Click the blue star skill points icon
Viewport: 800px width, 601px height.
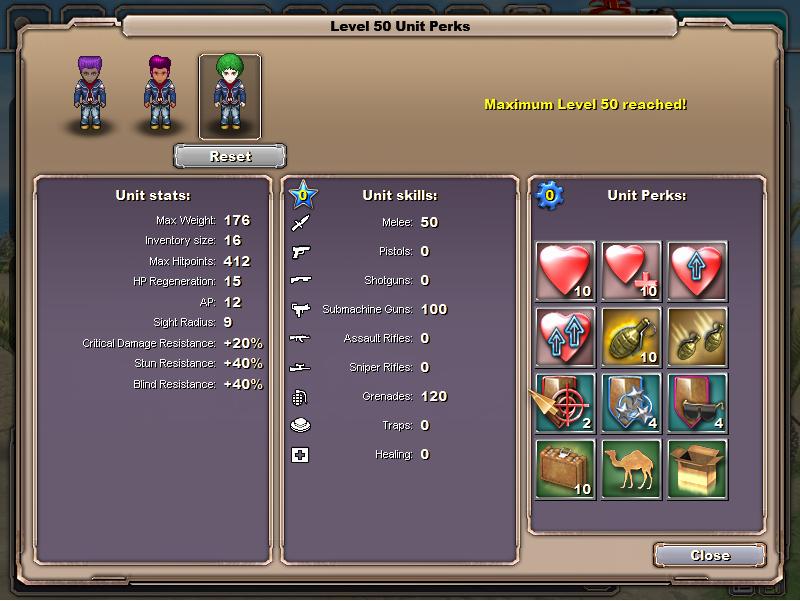pos(303,194)
